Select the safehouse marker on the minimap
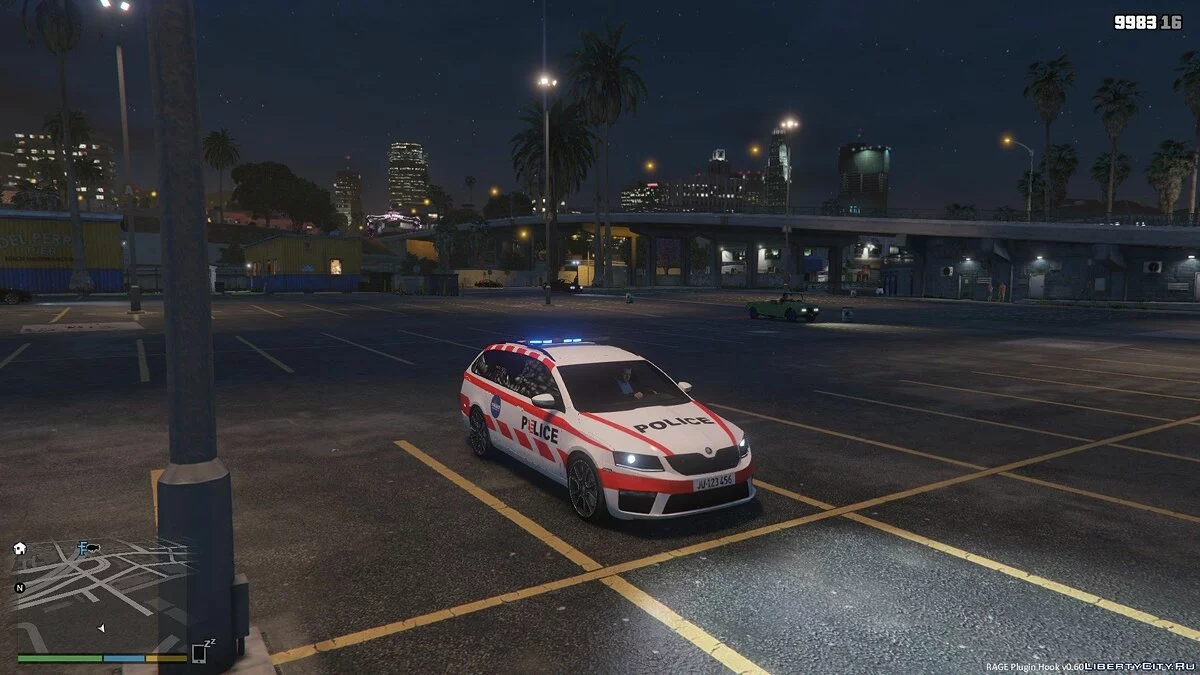Image resolution: width=1200 pixels, height=675 pixels. pos(20,548)
